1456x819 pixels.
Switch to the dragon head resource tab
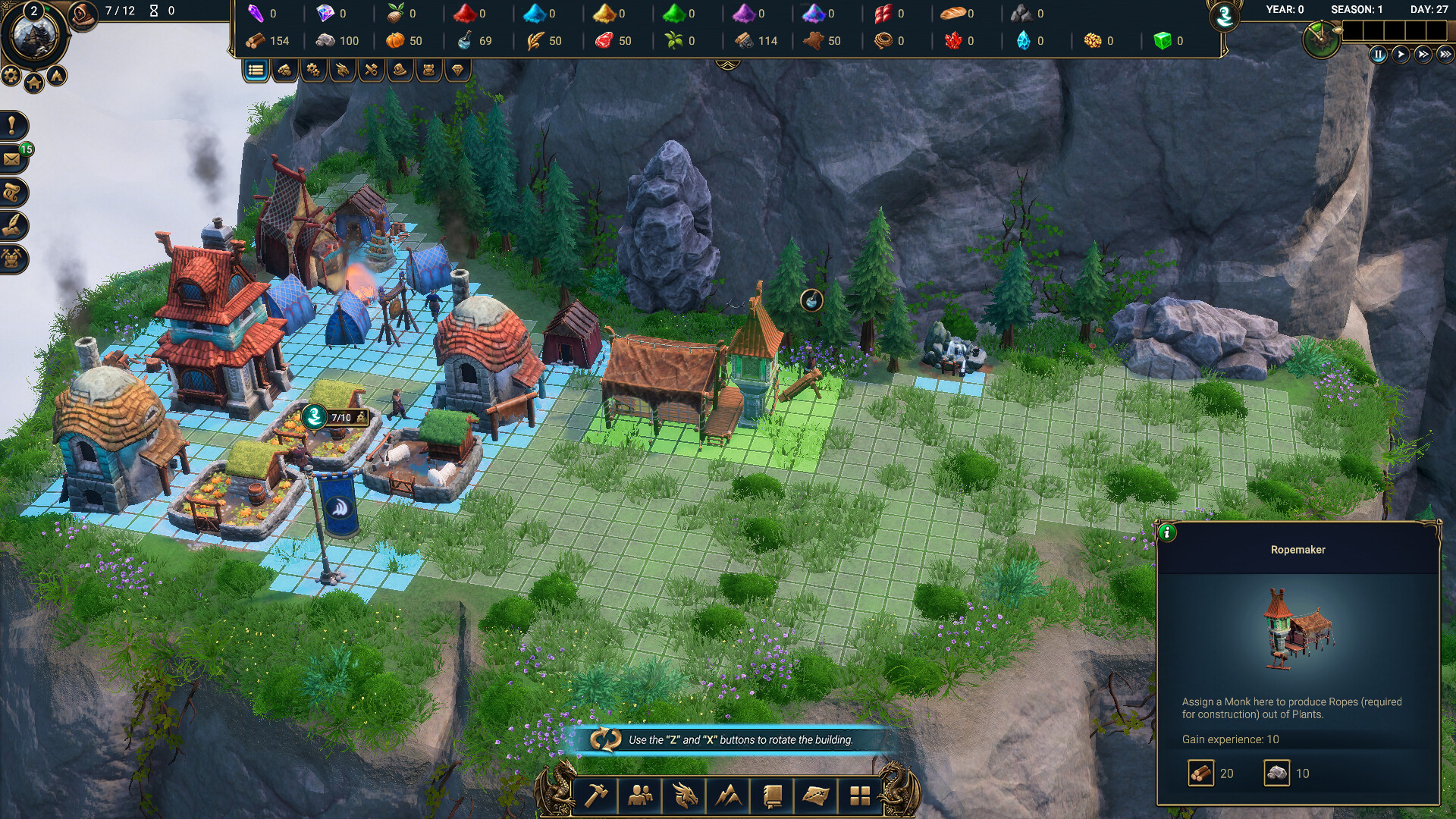point(342,71)
